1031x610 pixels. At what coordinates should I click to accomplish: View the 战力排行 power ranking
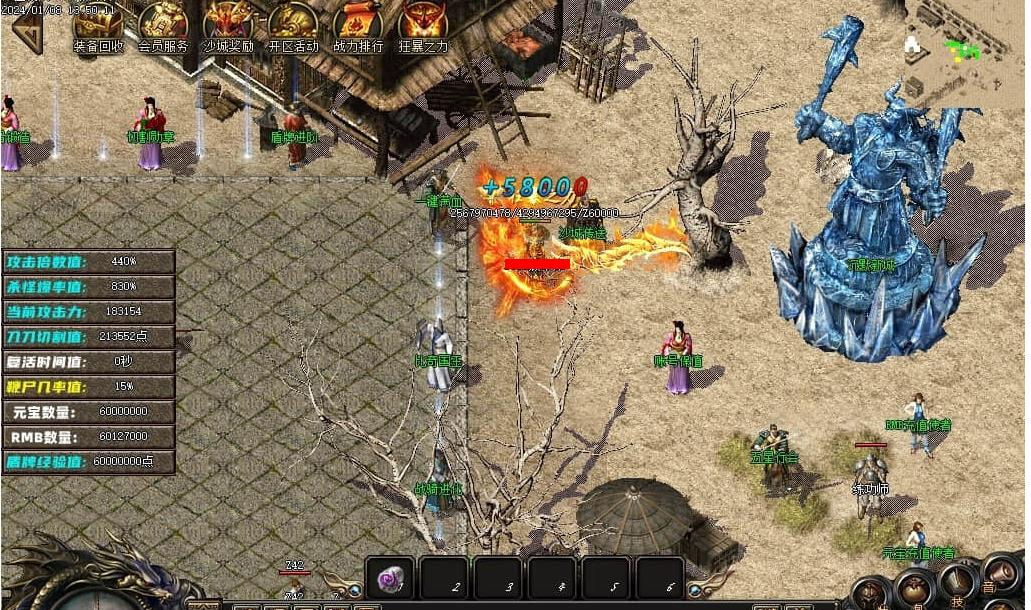point(358,25)
